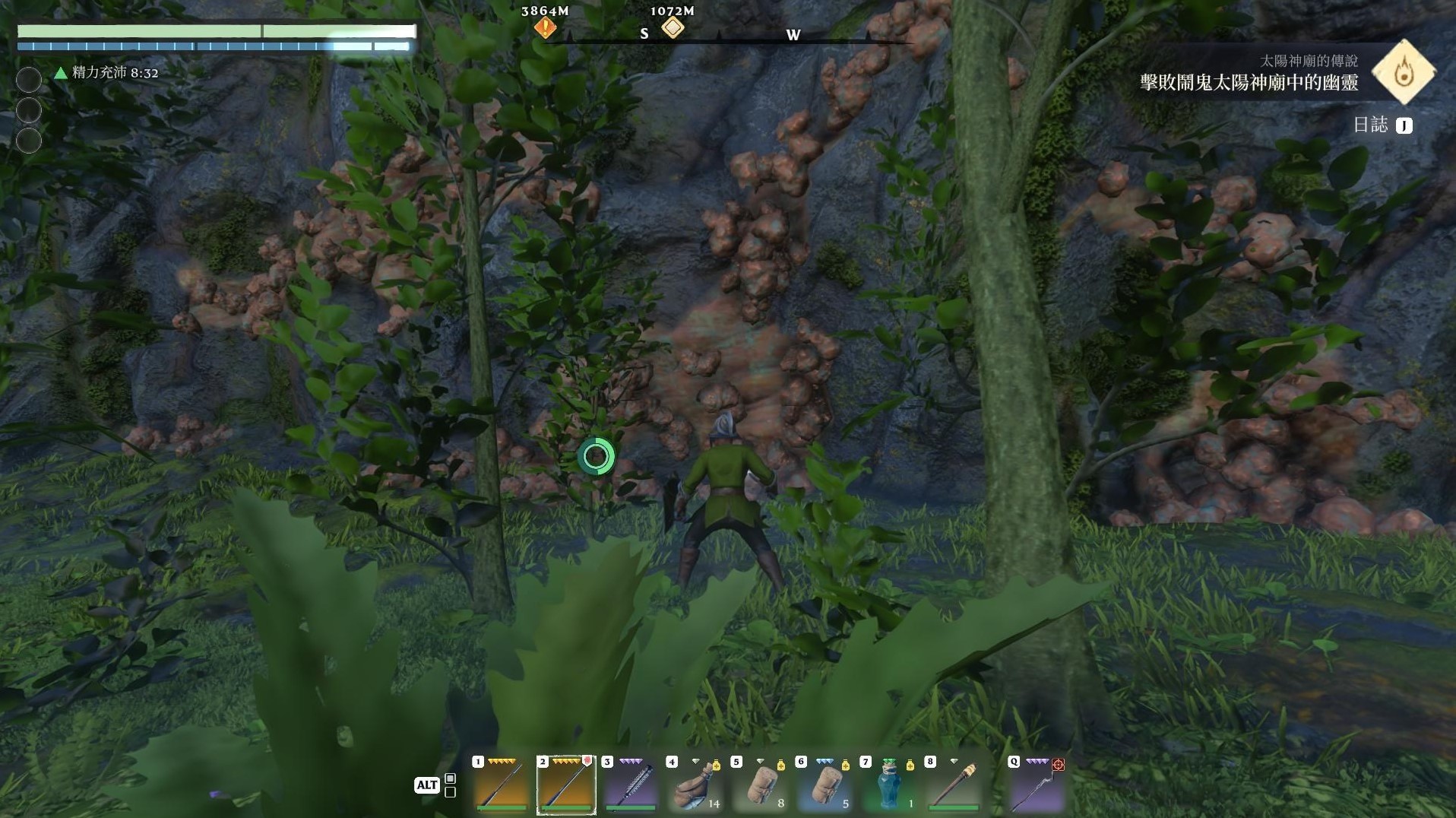This screenshot has height=818, width=1456.
Task: Click the pale diamond marker at 1072M
Action: 673,29
